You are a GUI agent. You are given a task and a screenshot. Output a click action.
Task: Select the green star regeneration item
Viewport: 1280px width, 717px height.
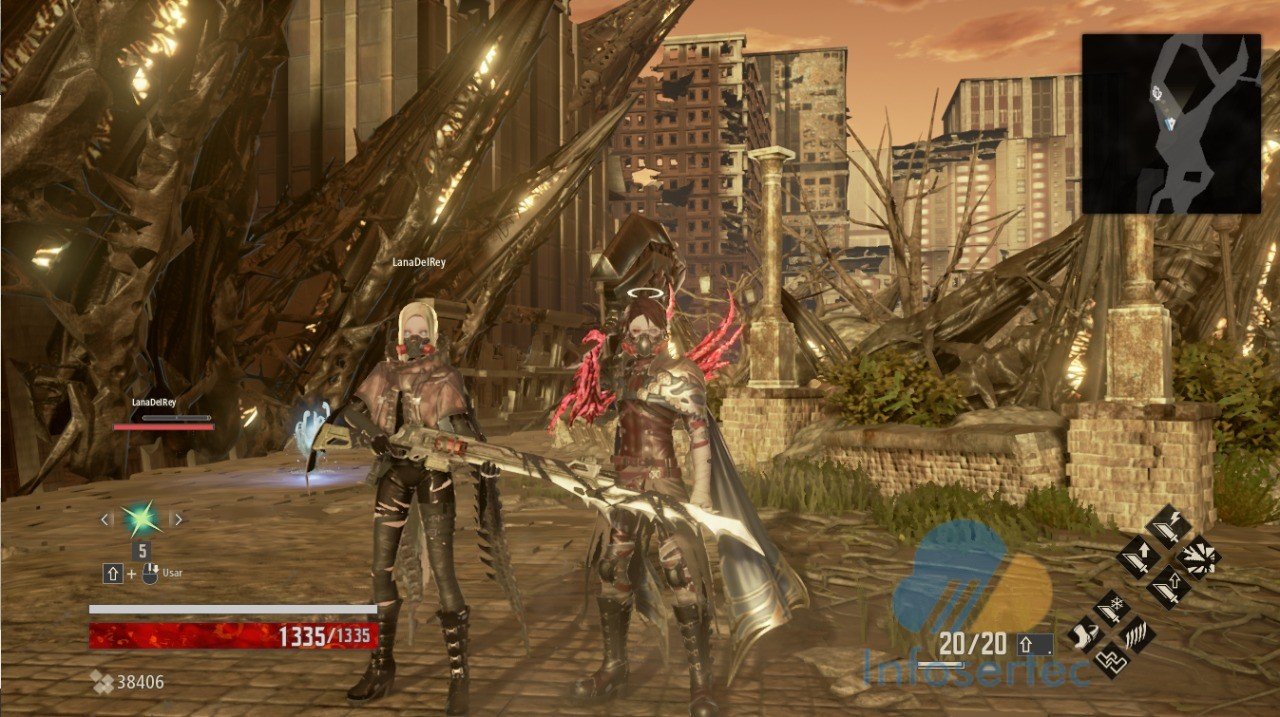pyautogui.click(x=141, y=519)
